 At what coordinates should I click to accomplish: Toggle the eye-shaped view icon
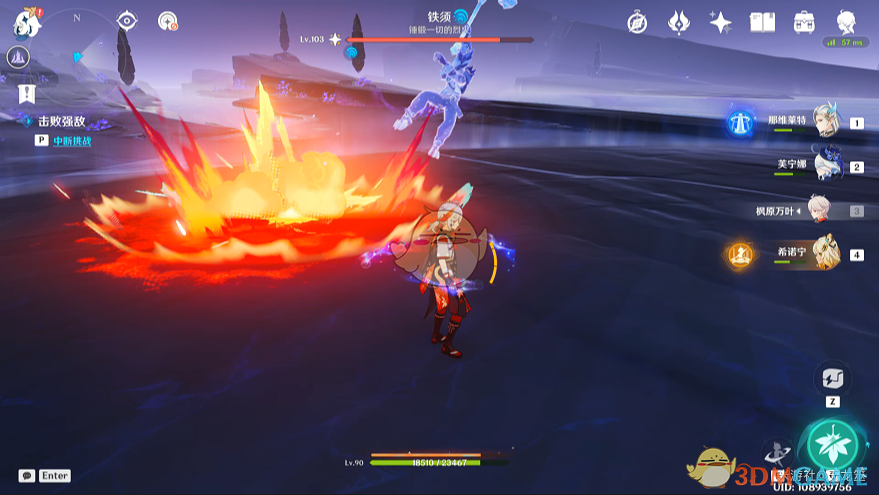128,21
